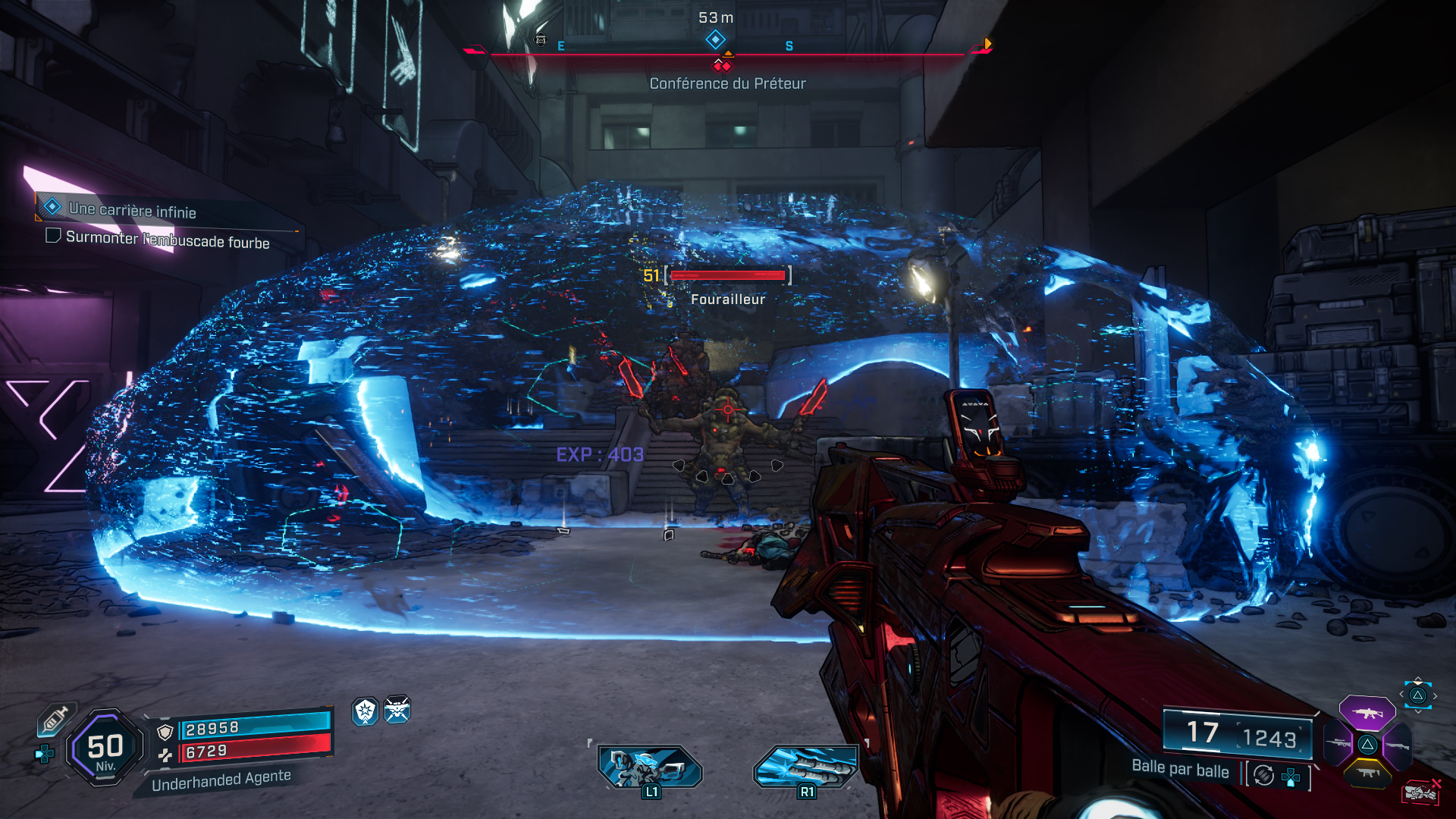This screenshot has height=819, width=1456.
Task: Toggle the d-pad grenade indicator
Action: [x=1291, y=778]
